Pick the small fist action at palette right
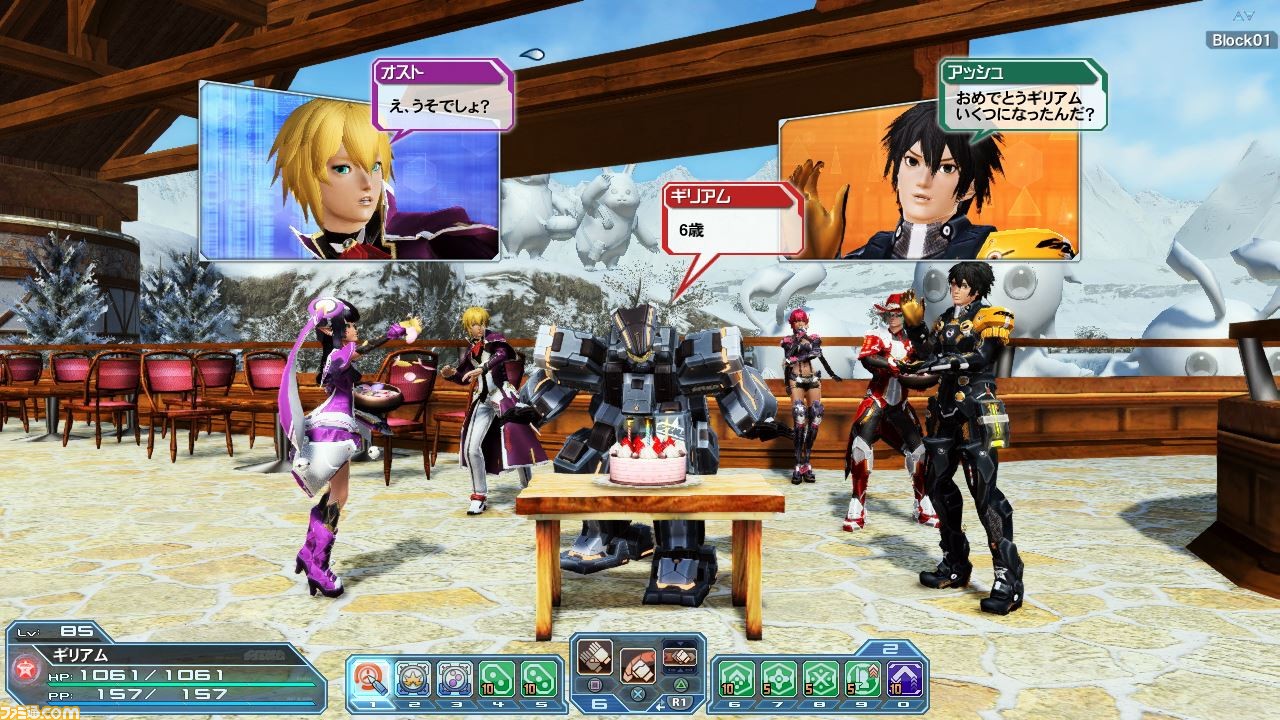This screenshot has height=720, width=1280. tap(680, 656)
